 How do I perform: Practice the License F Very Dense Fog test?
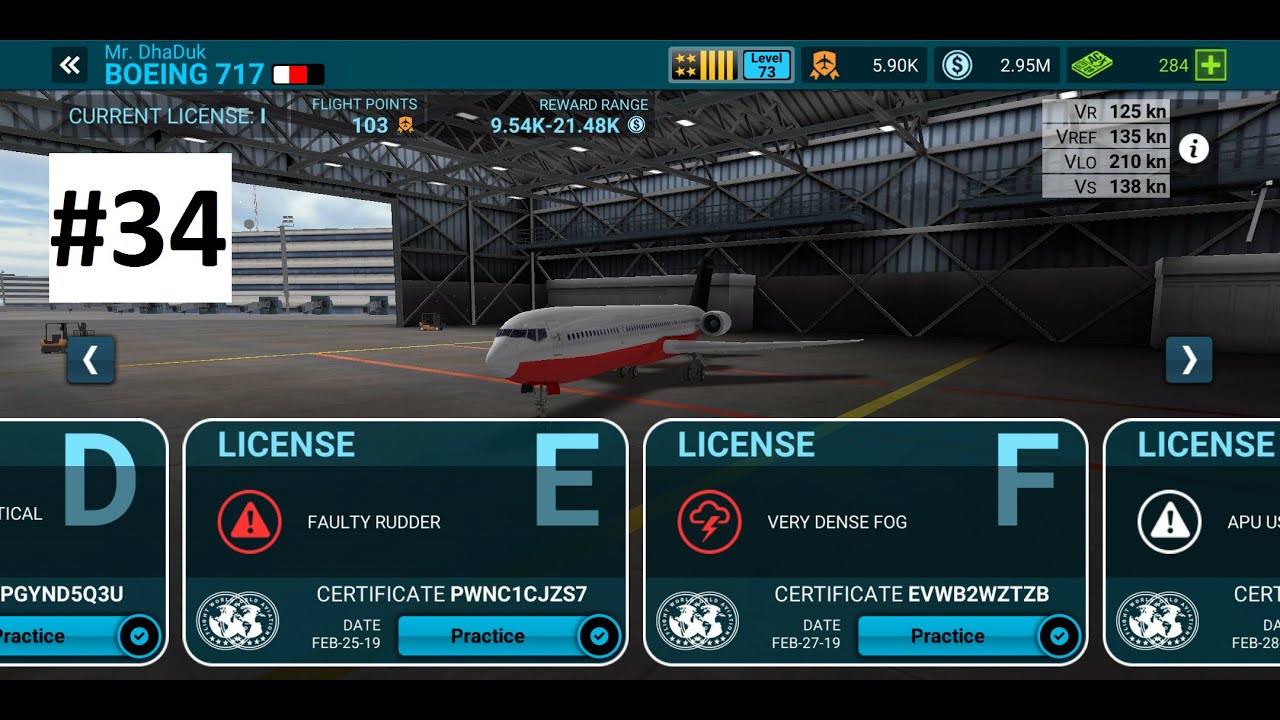click(x=948, y=636)
